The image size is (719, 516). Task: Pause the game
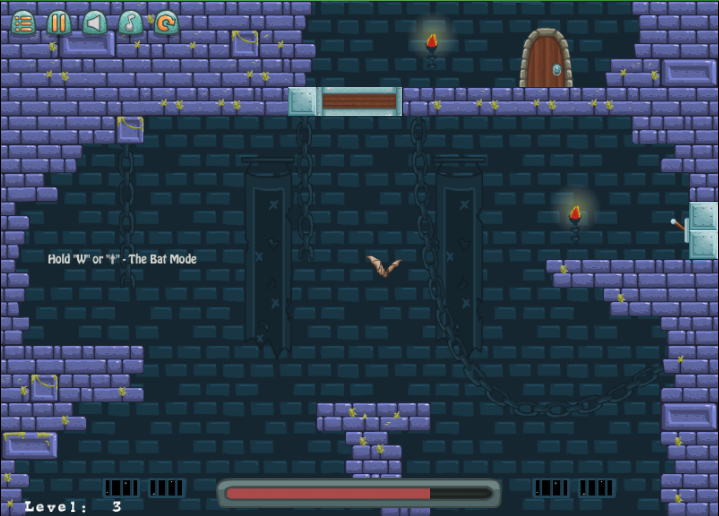(59, 22)
